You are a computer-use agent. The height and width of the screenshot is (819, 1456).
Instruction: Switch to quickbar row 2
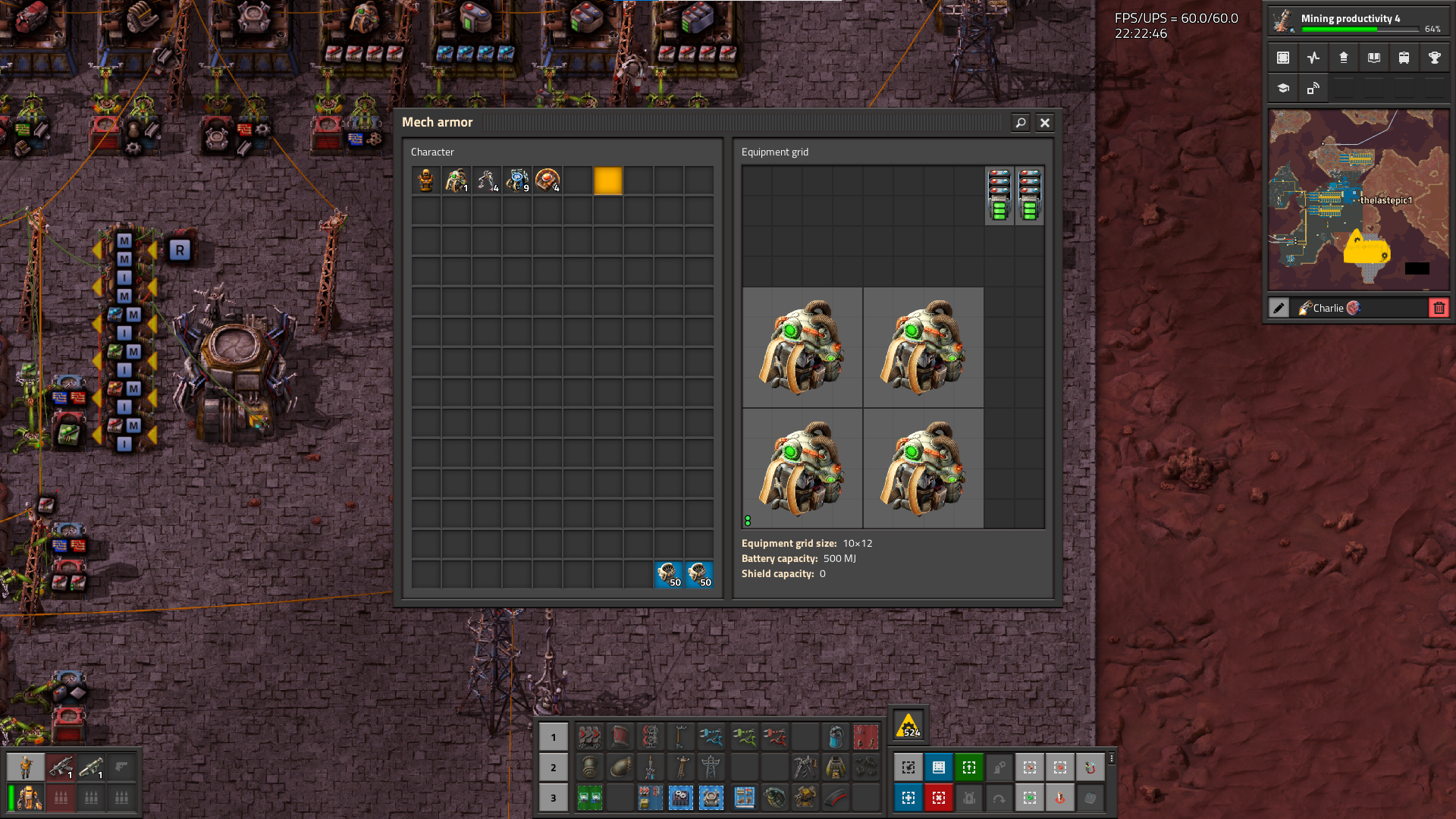(x=554, y=767)
